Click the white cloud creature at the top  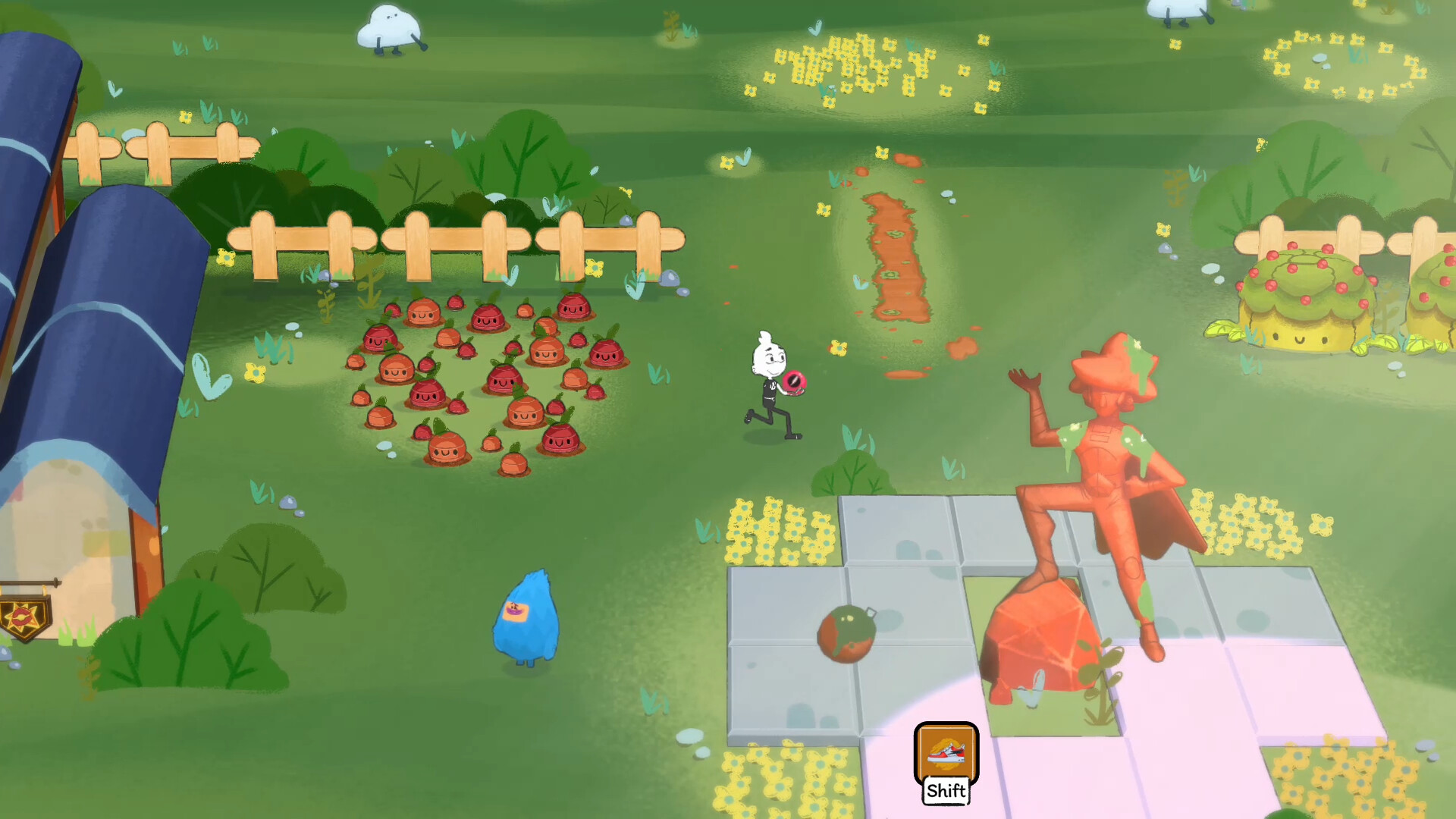point(389,25)
